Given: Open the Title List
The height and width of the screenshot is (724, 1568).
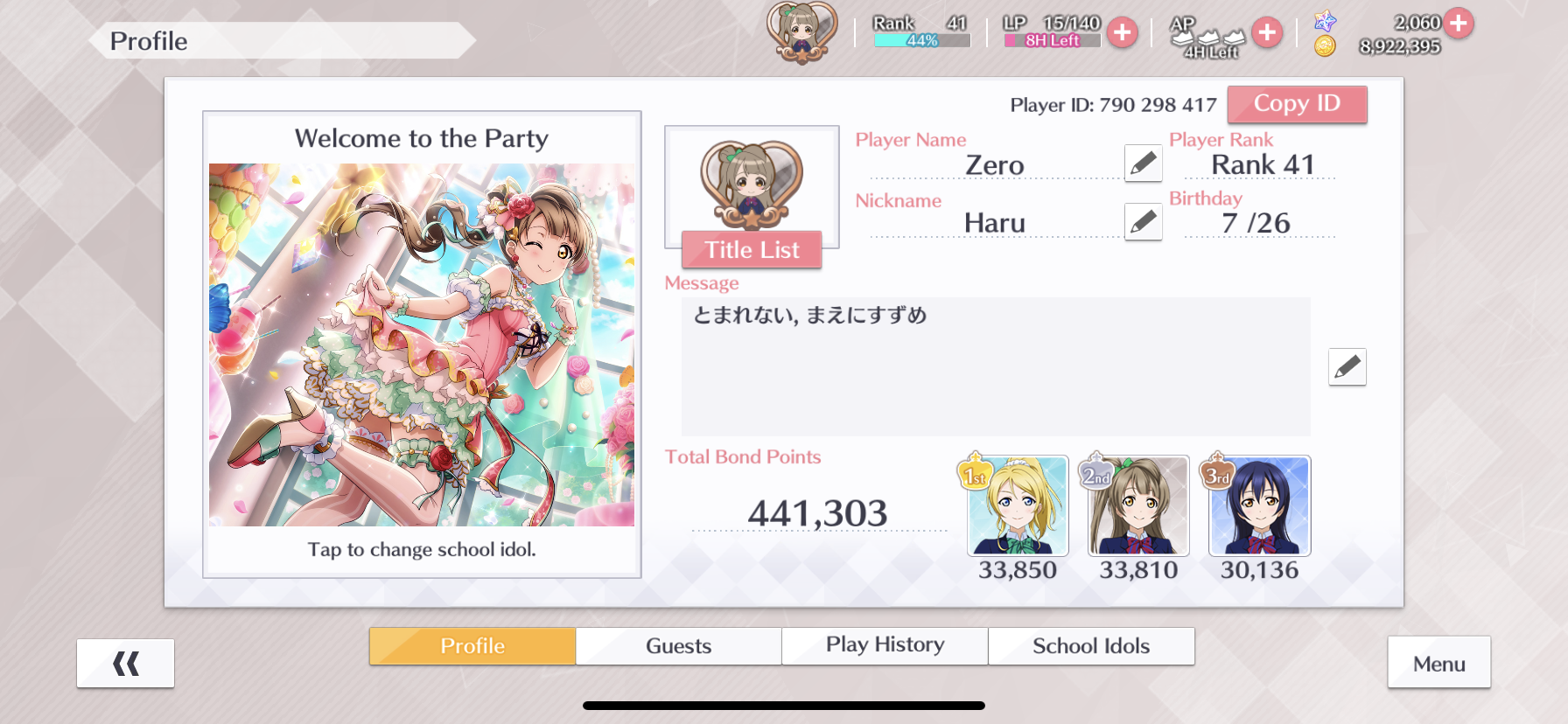Looking at the screenshot, I should tap(752, 250).
